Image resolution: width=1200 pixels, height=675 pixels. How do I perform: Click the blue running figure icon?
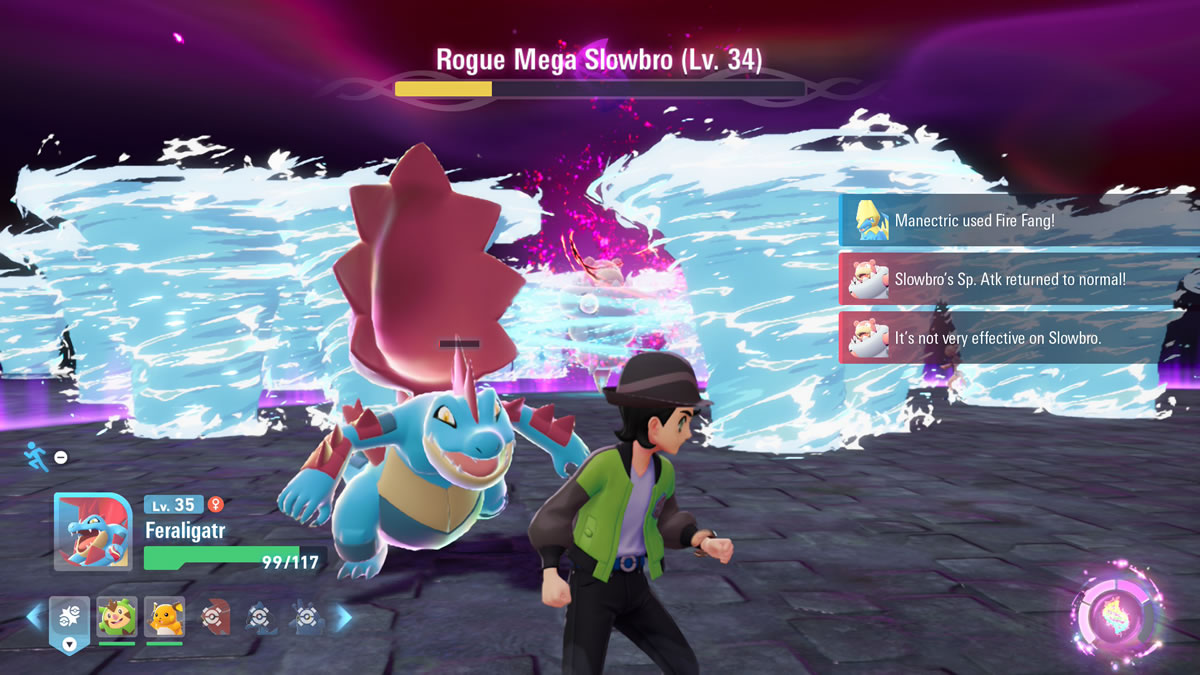[35, 456]
